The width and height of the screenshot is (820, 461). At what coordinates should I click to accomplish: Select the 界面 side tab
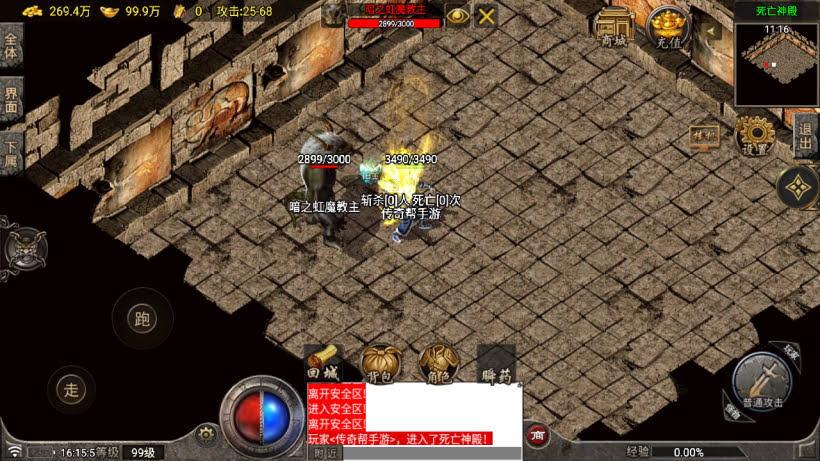(11, 100)
